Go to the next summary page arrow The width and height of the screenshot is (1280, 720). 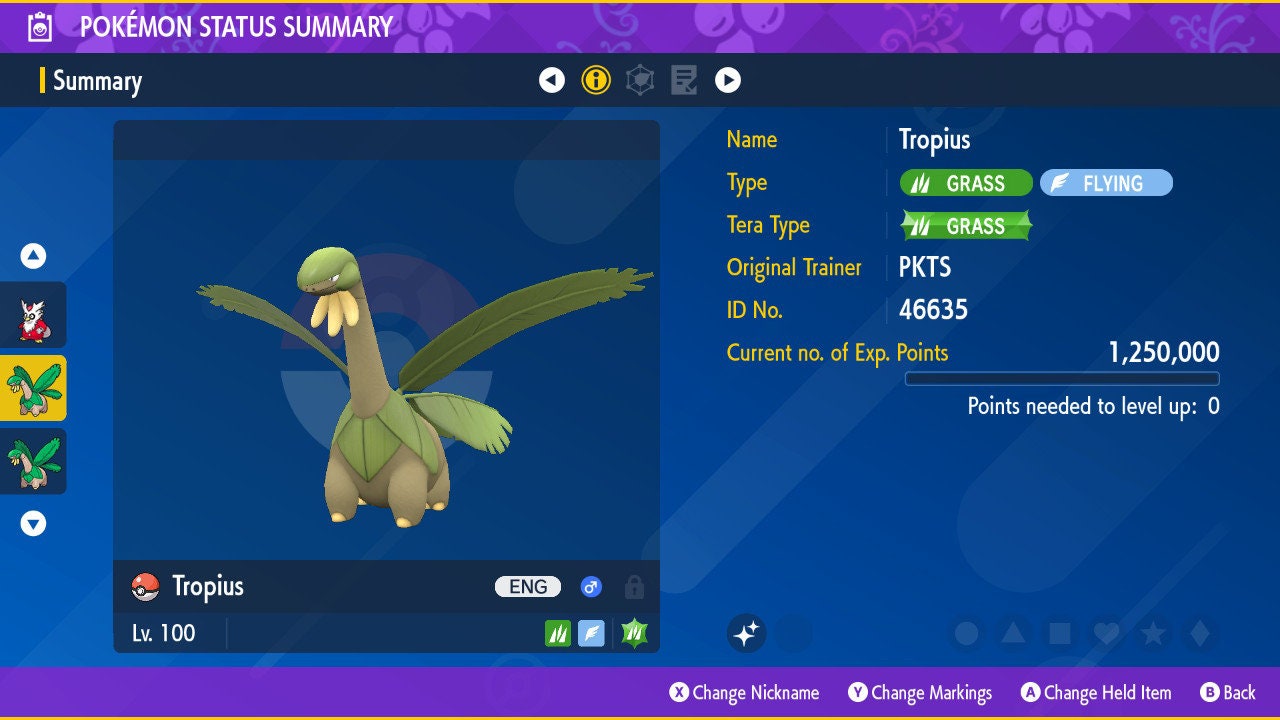[728, 80]
